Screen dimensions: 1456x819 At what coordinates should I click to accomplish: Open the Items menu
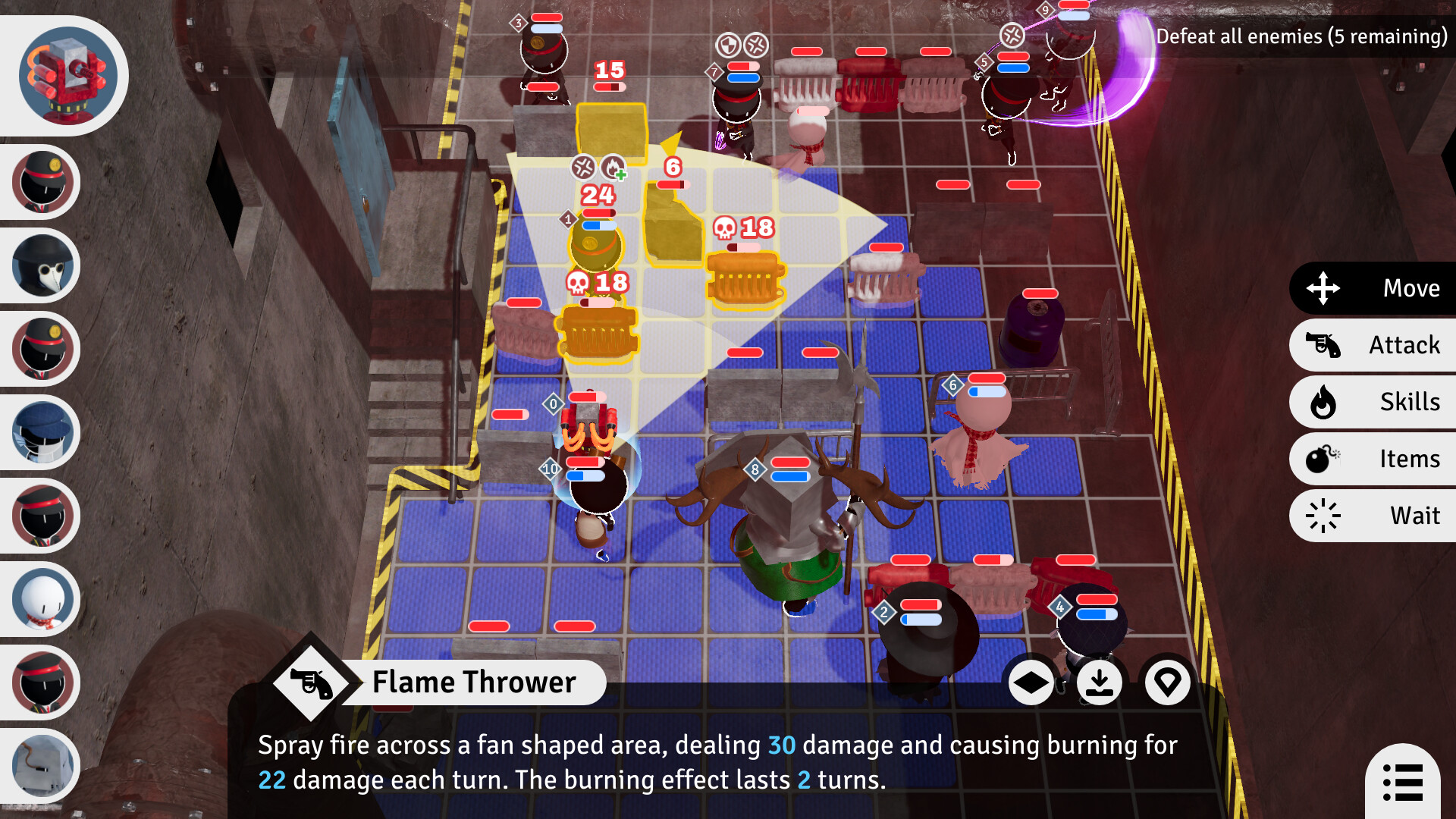click(x=1373, y=459)
